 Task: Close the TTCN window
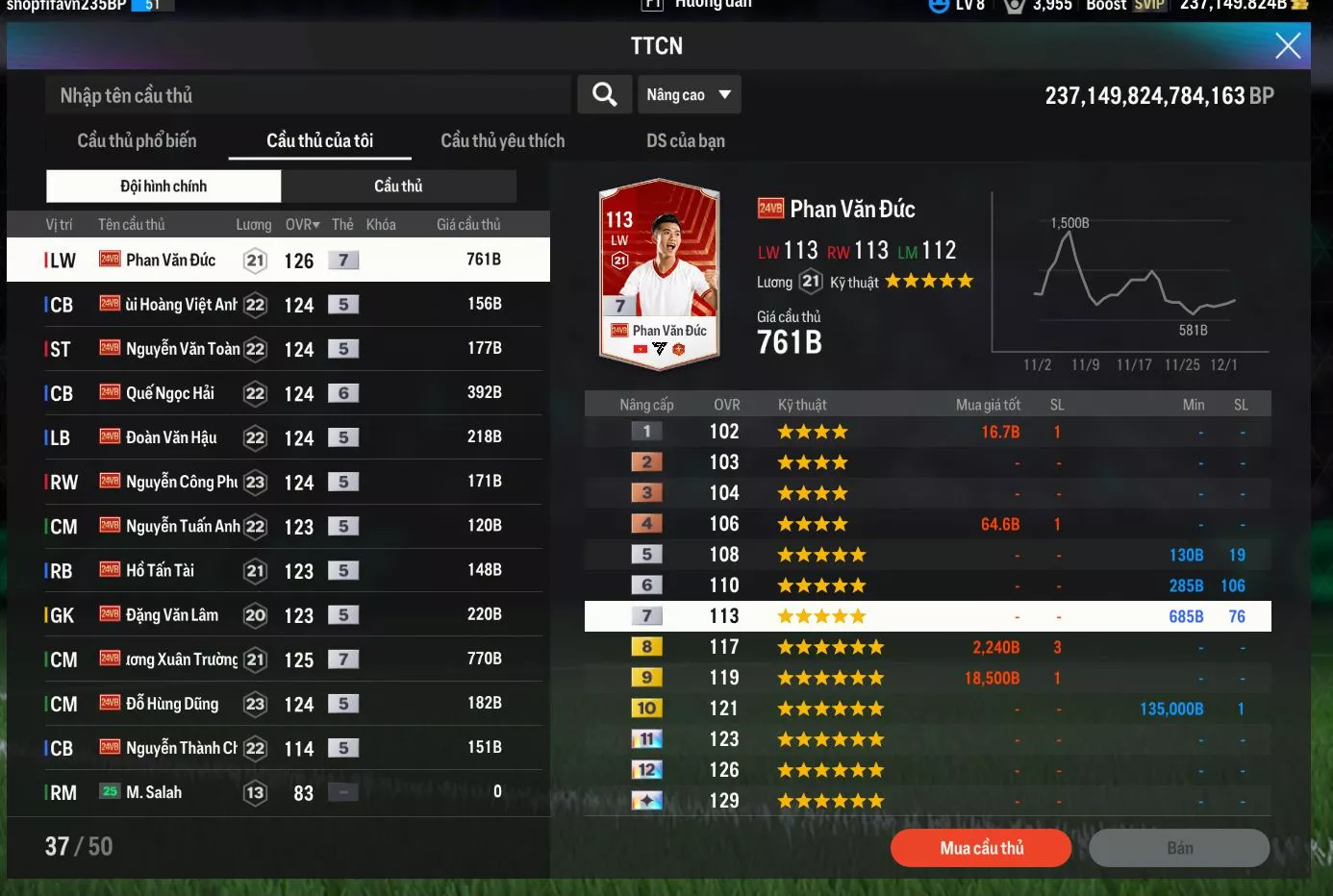point(1288,45)
